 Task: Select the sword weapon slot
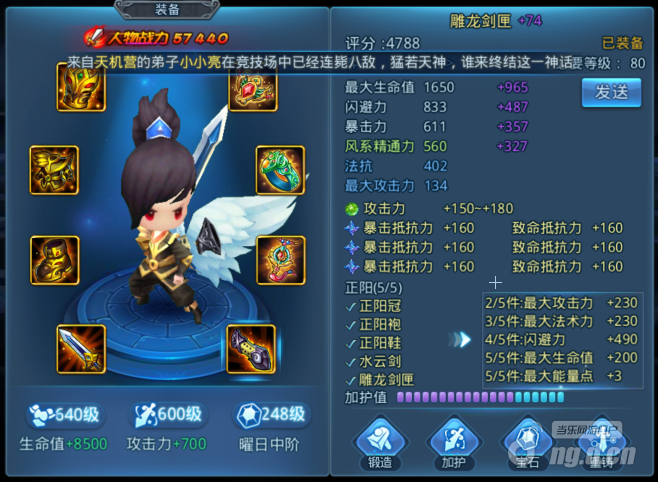tap(83, 349)
